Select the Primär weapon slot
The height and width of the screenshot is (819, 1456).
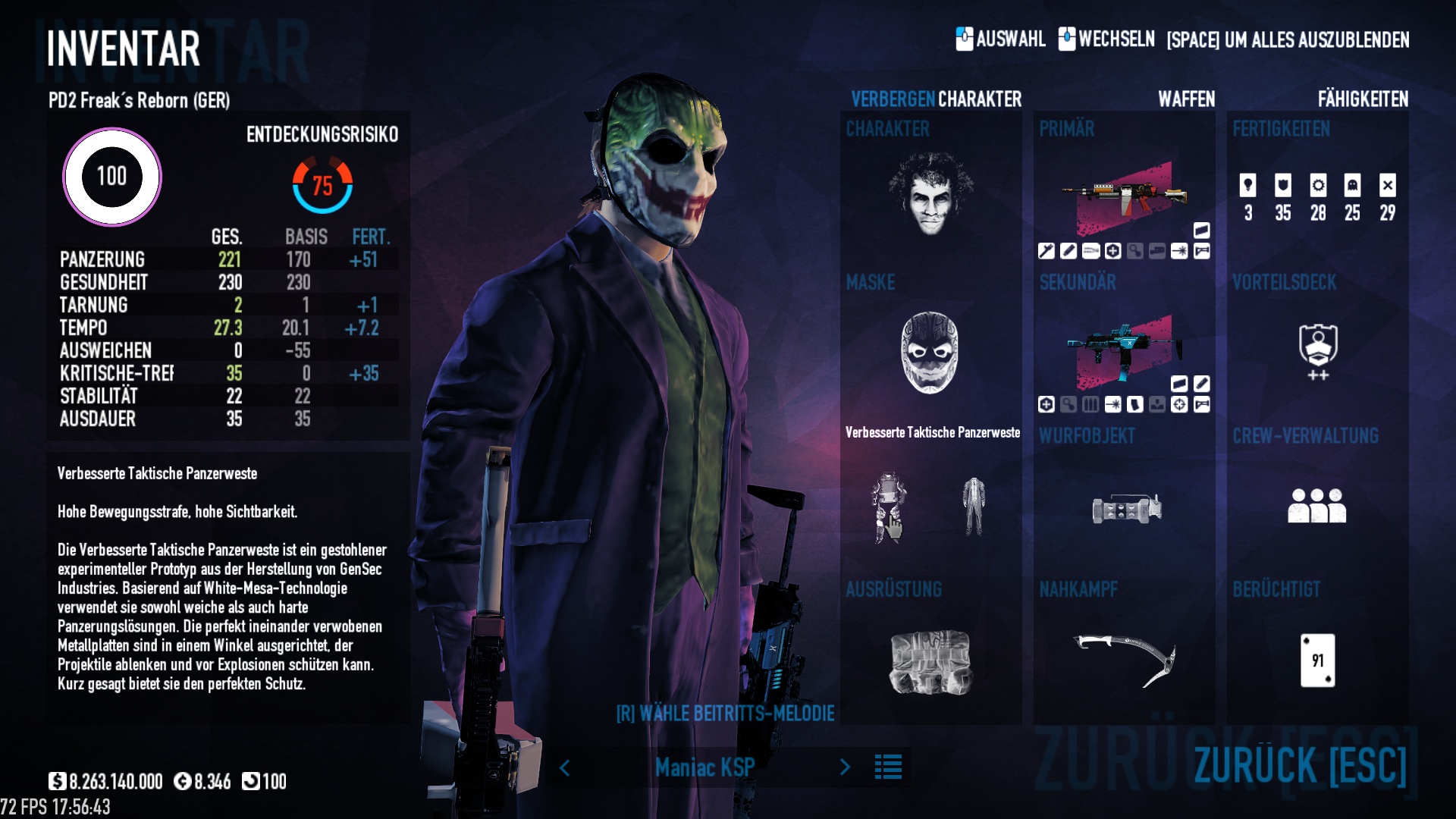click(1124, 197)
